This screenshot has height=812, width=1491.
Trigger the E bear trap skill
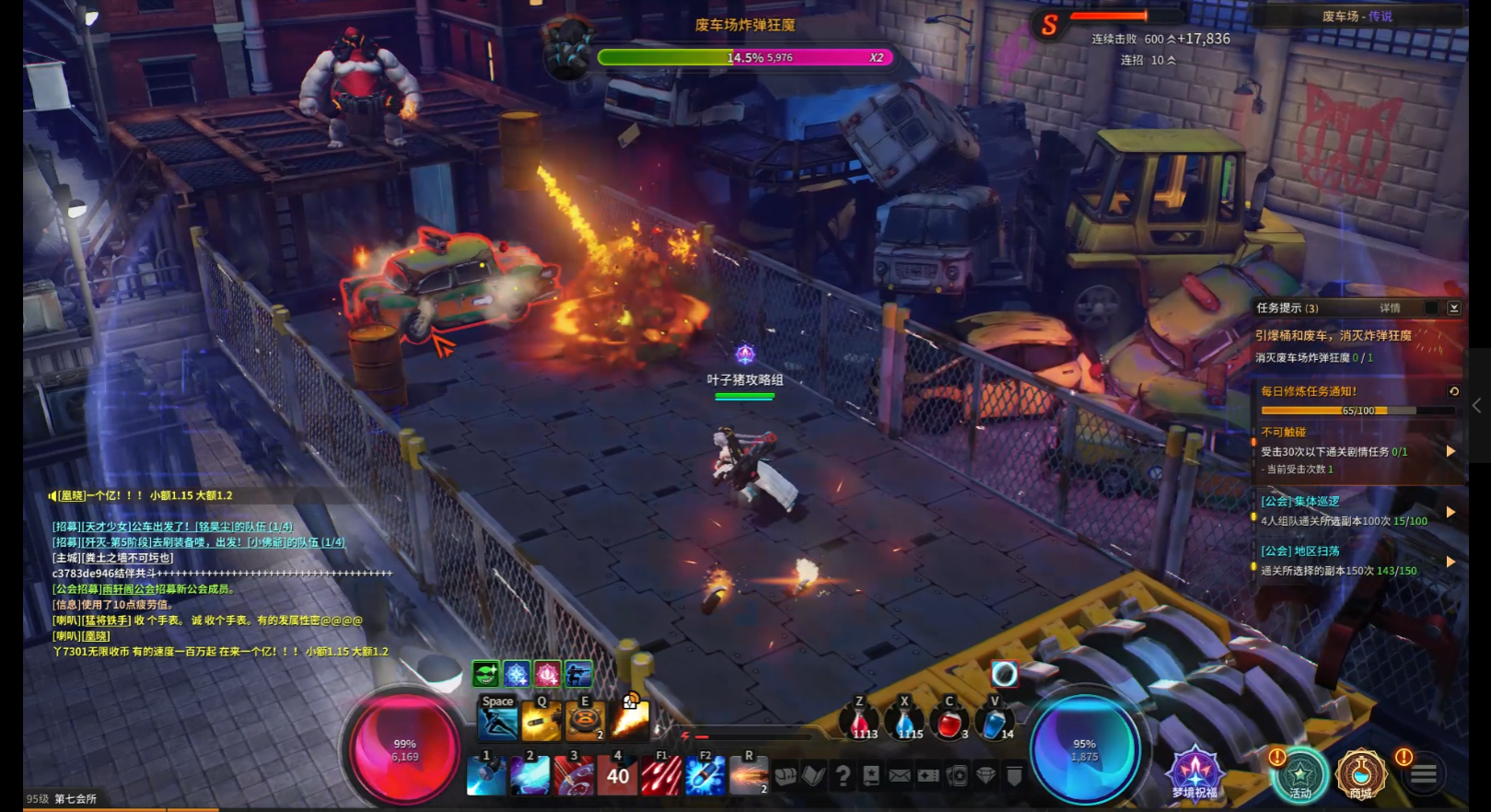[x=585, y=722]
